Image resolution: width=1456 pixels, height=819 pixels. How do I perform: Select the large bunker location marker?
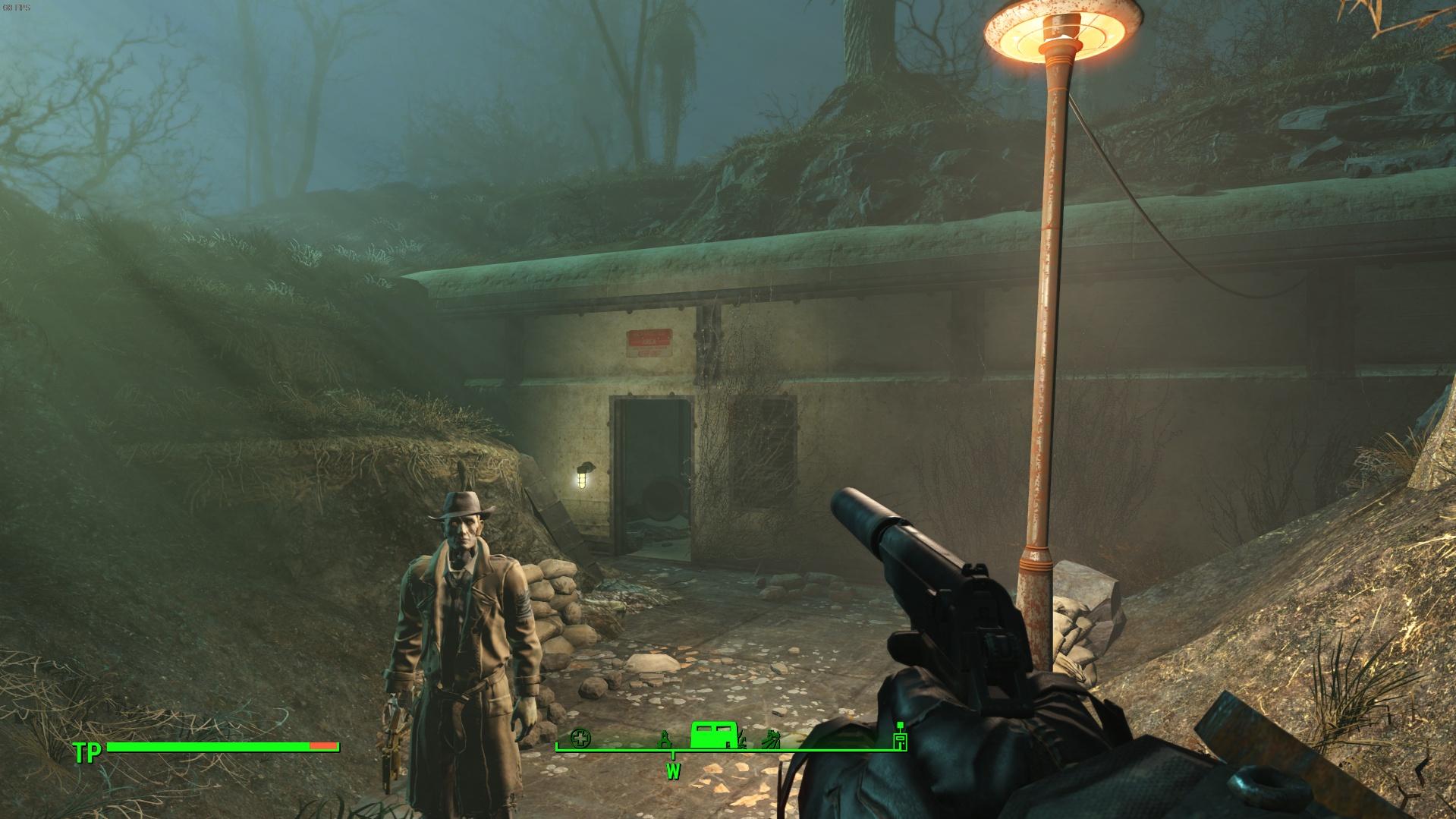click(712, 736)
